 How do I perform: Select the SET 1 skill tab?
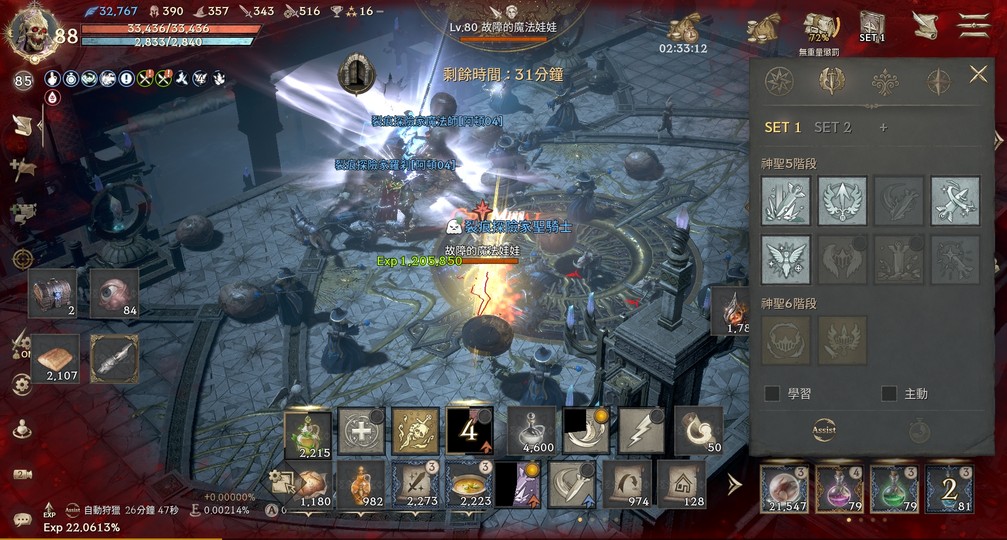782,127
